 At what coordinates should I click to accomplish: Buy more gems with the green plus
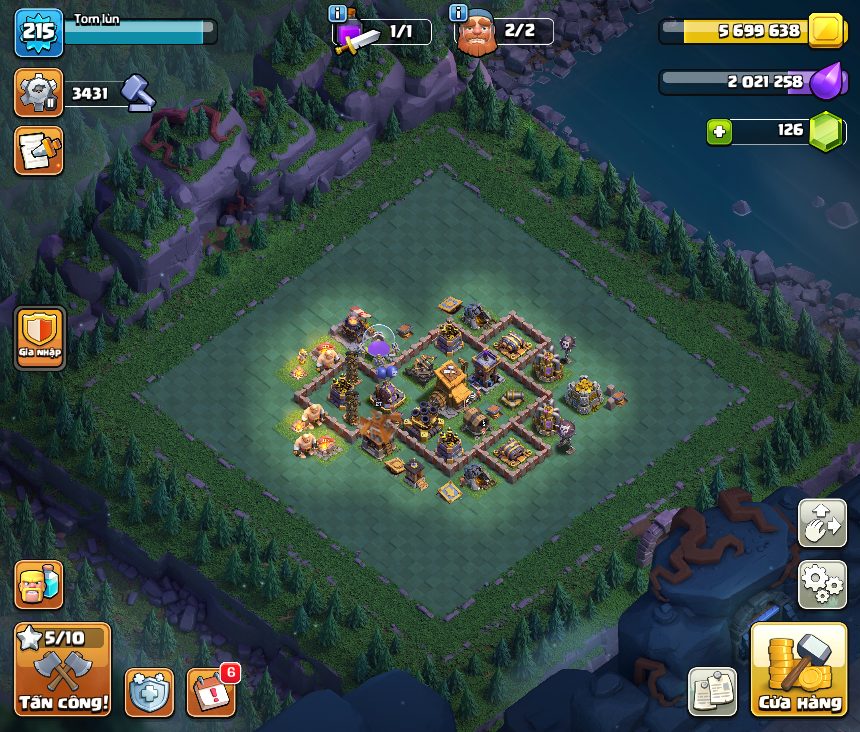719,131
